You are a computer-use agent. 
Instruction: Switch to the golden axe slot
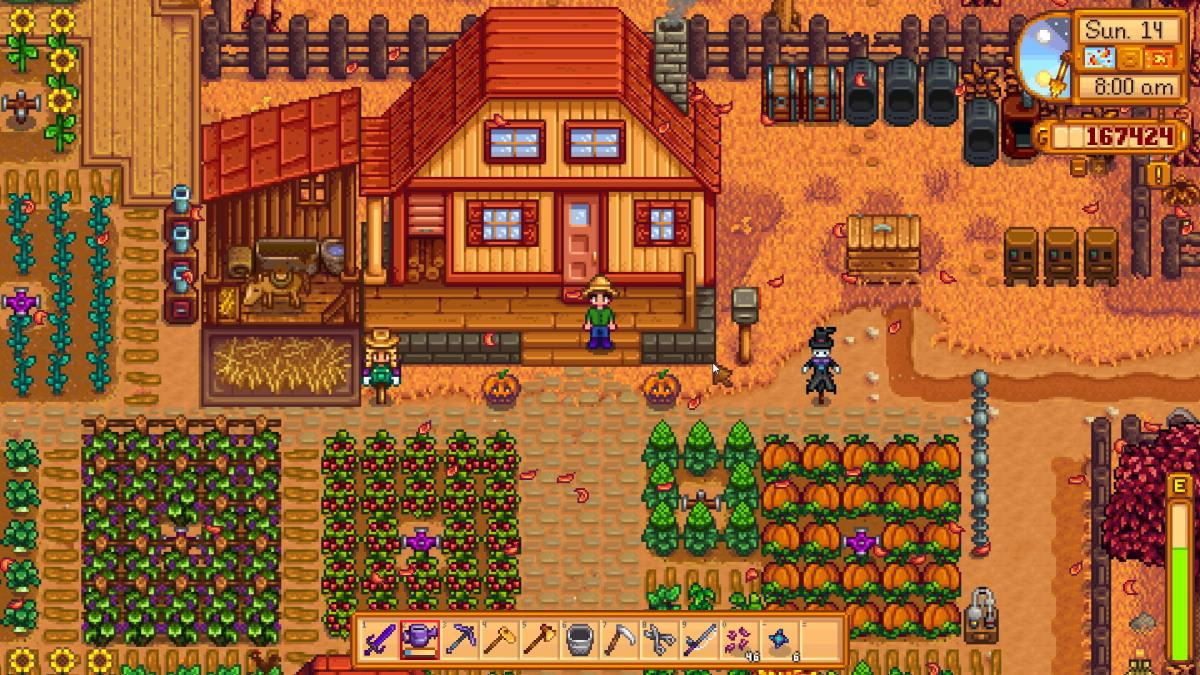(540, 639)
